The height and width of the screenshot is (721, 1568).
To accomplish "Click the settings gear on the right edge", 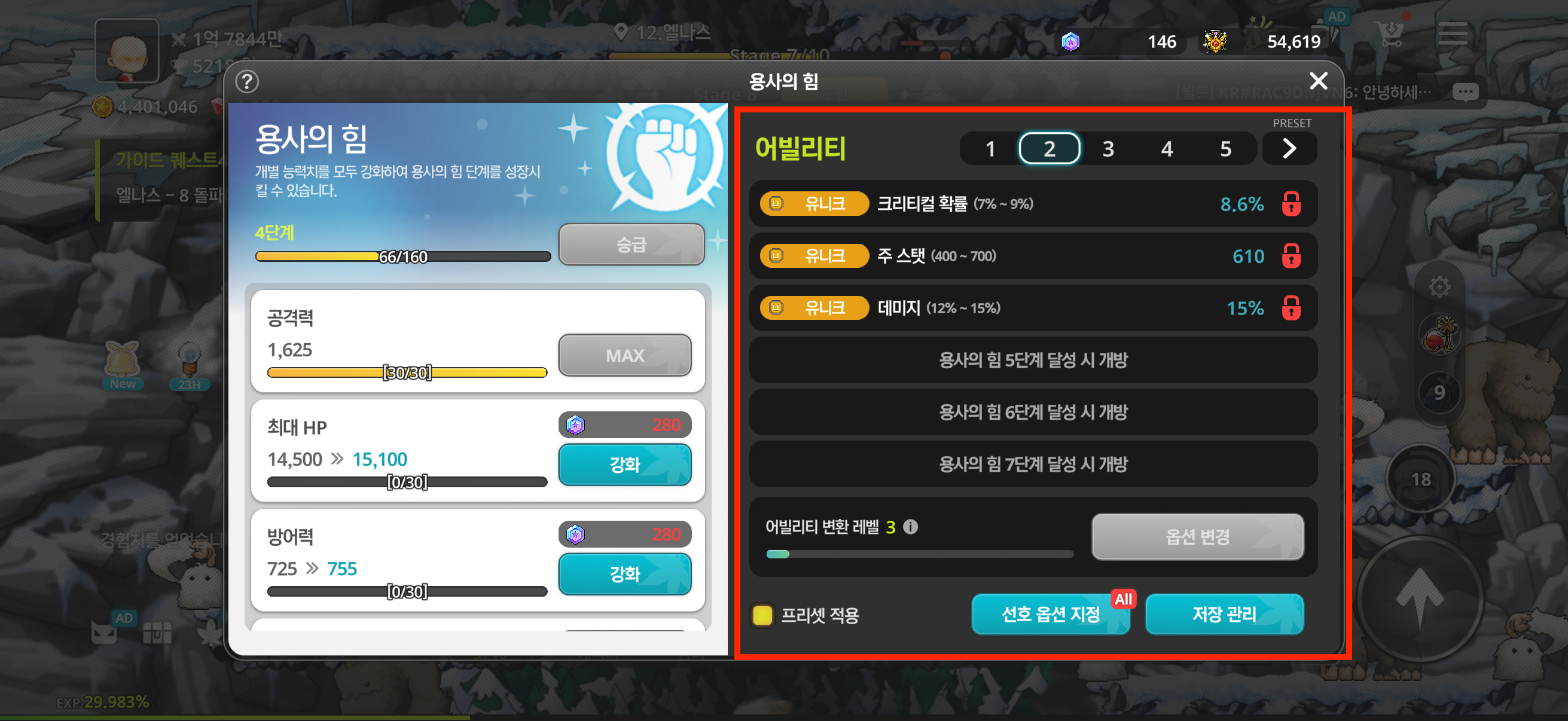I will tap(1439, 286).
